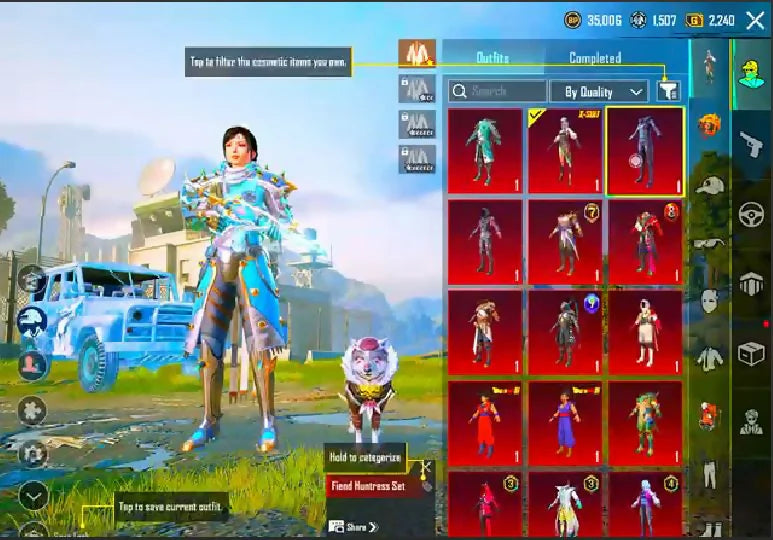Select the cap headwear subcategory
773x540 pixels.
709,185
